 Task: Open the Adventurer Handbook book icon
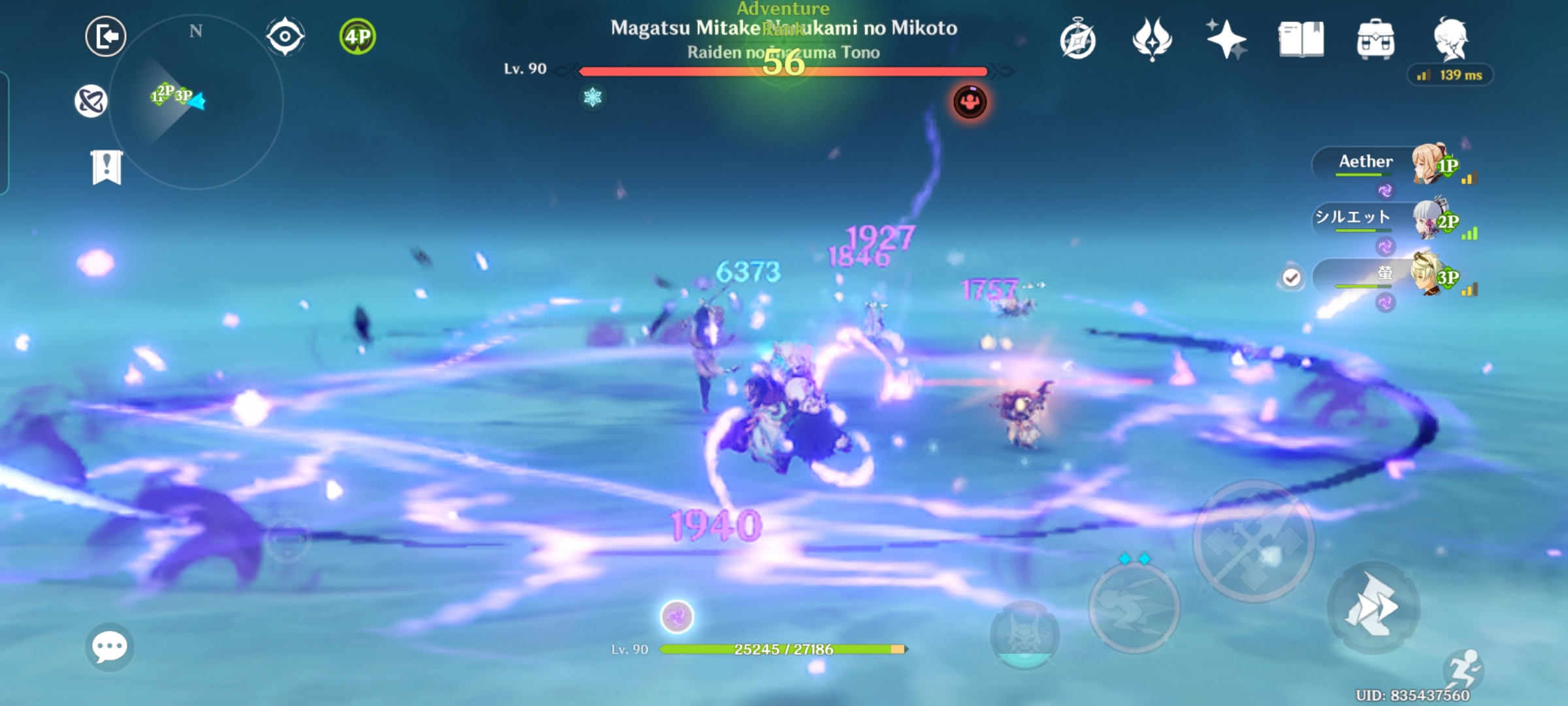(x=1303, y=39)
